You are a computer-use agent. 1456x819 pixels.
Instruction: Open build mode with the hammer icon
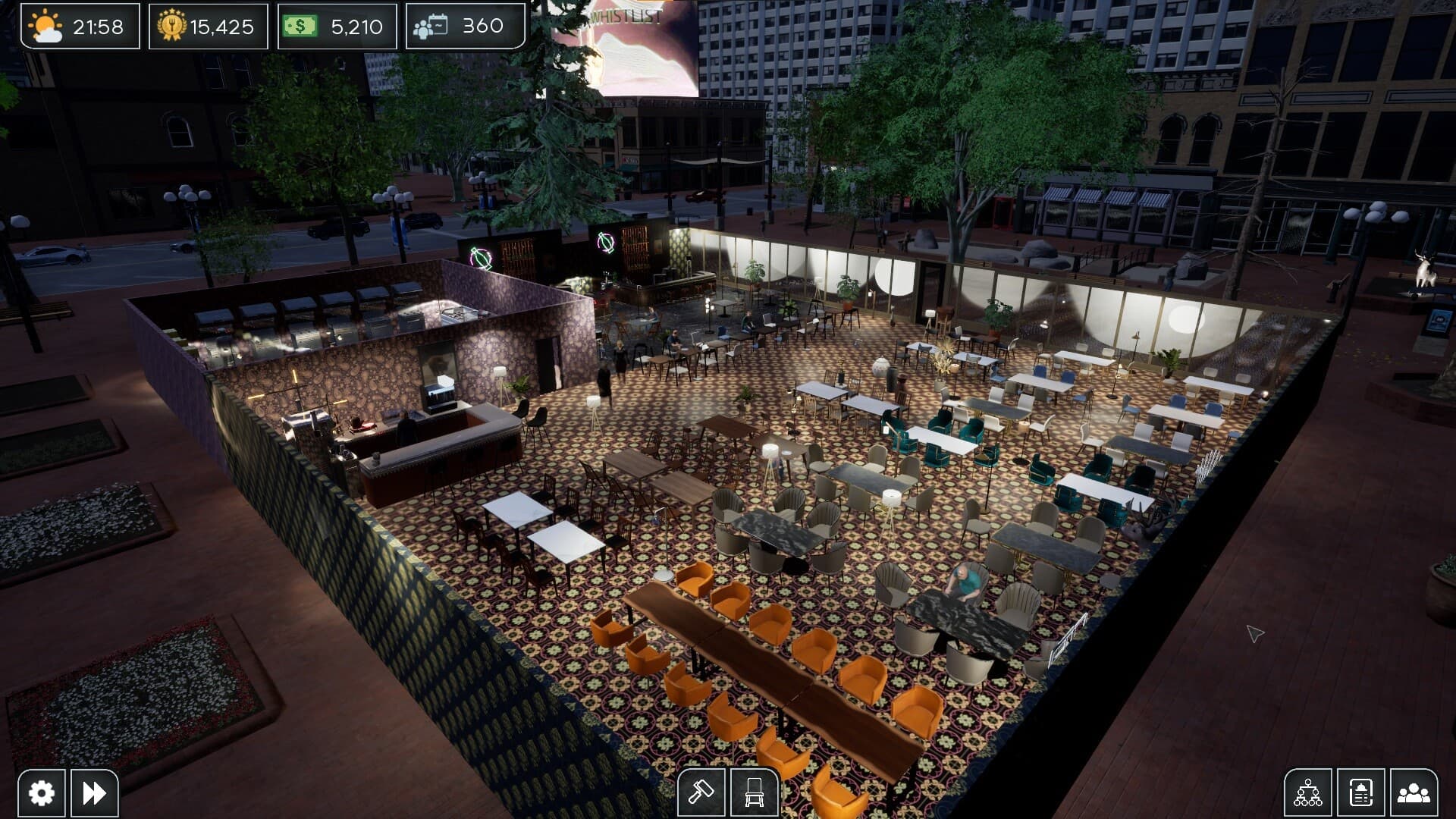(x=701, y=791)
